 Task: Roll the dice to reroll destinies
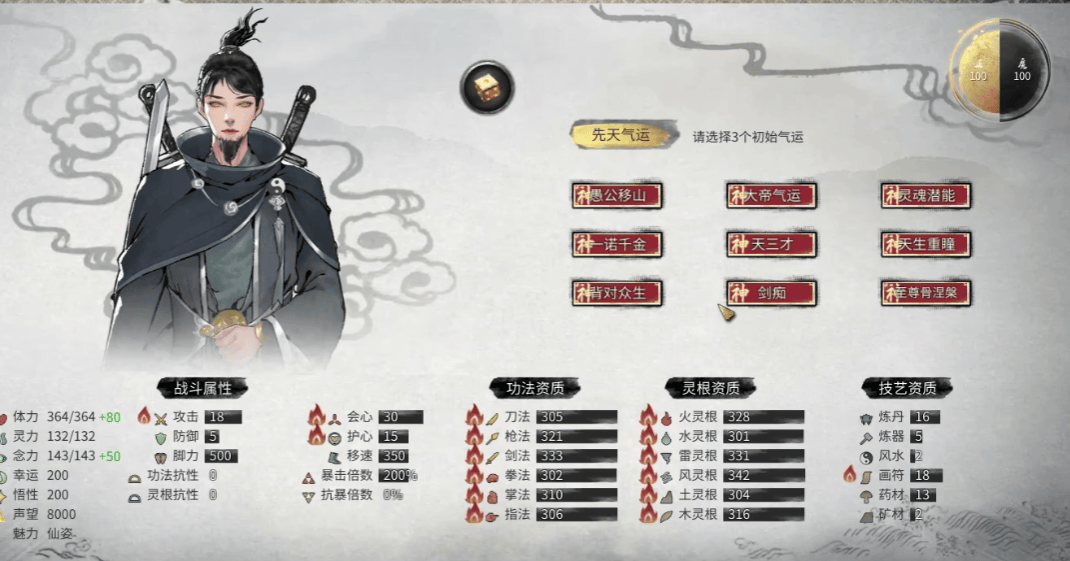(x=487, y=87)
